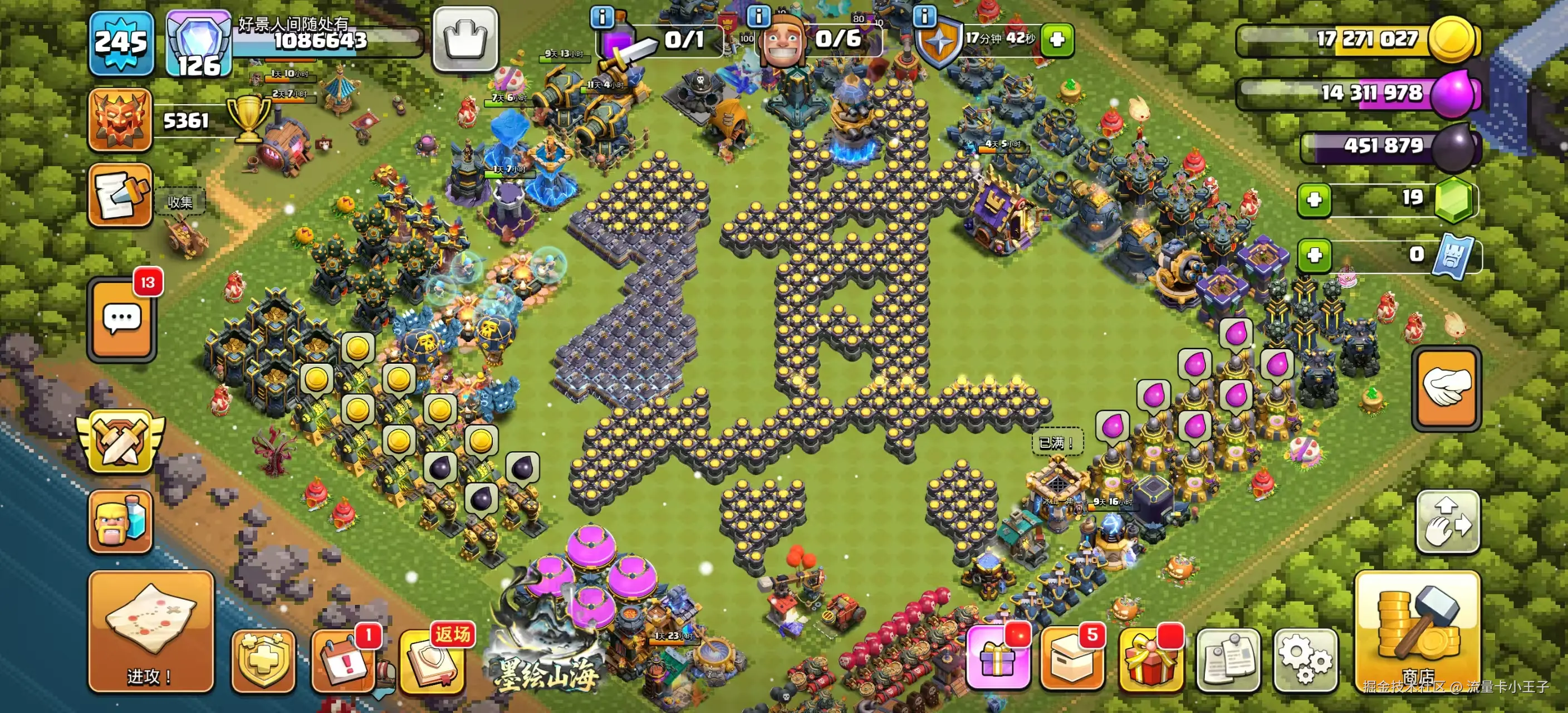Open the clipboard notes news button
This screenshot has height=713, width=1568.
1228,660
